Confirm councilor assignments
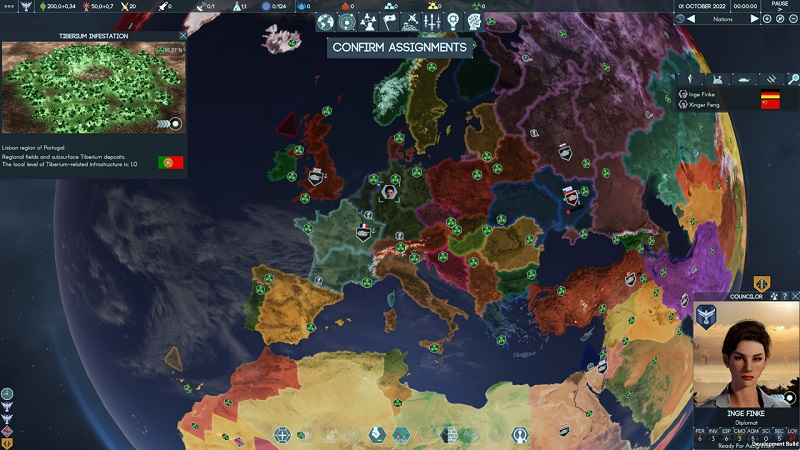 (399, 47)
